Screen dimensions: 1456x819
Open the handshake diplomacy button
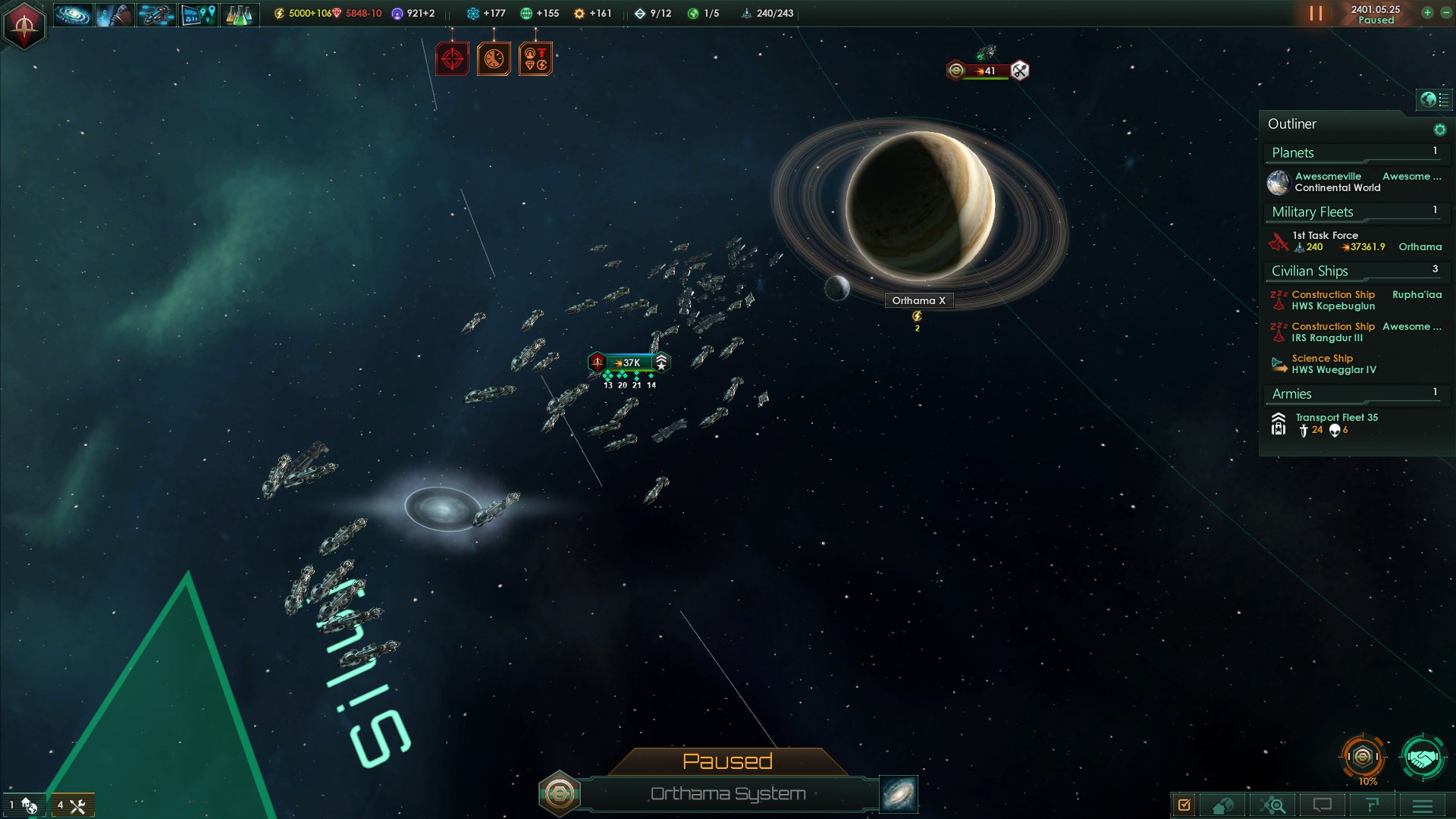pos(1422,758)
